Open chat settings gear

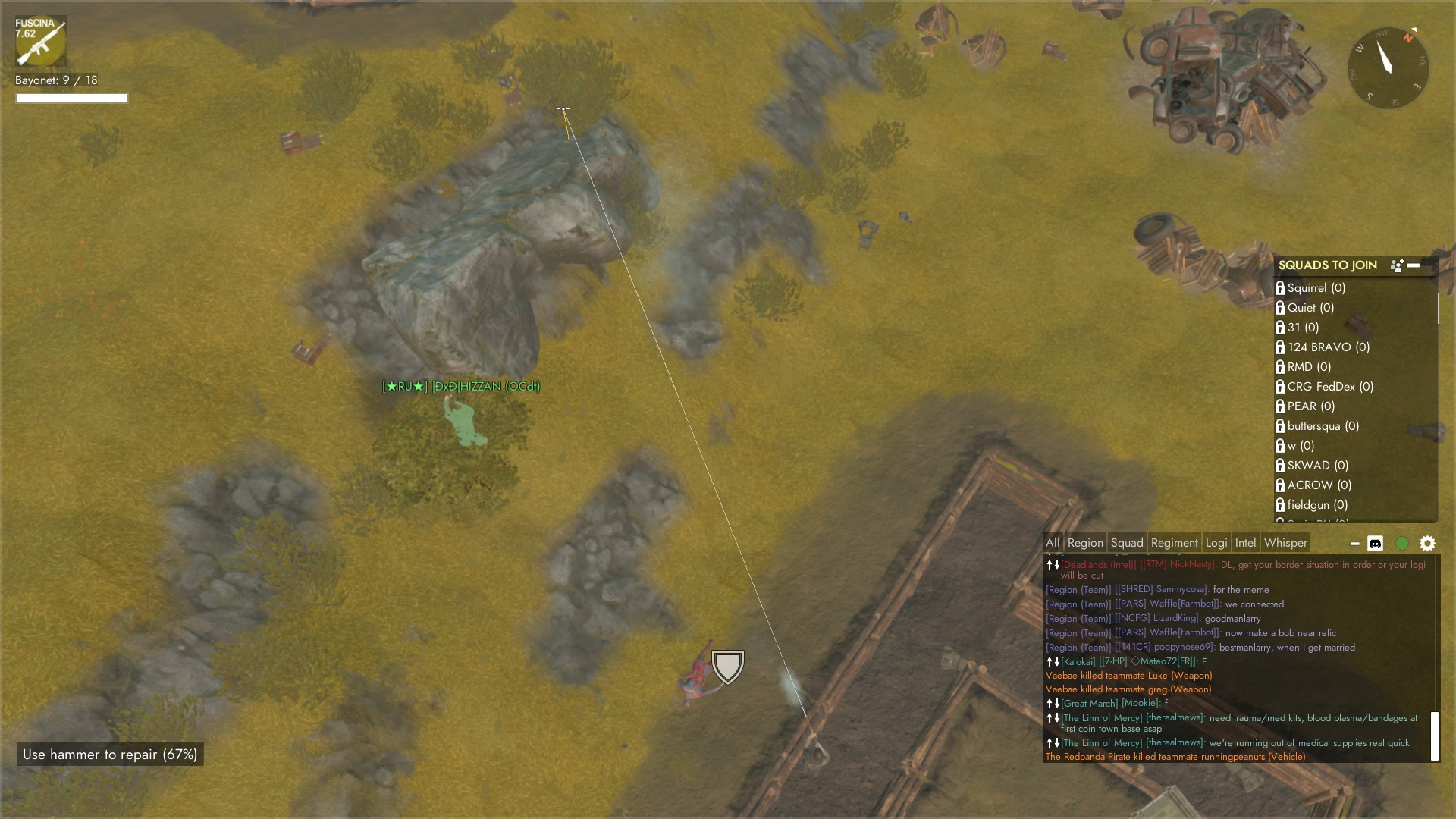[1427, 544]
